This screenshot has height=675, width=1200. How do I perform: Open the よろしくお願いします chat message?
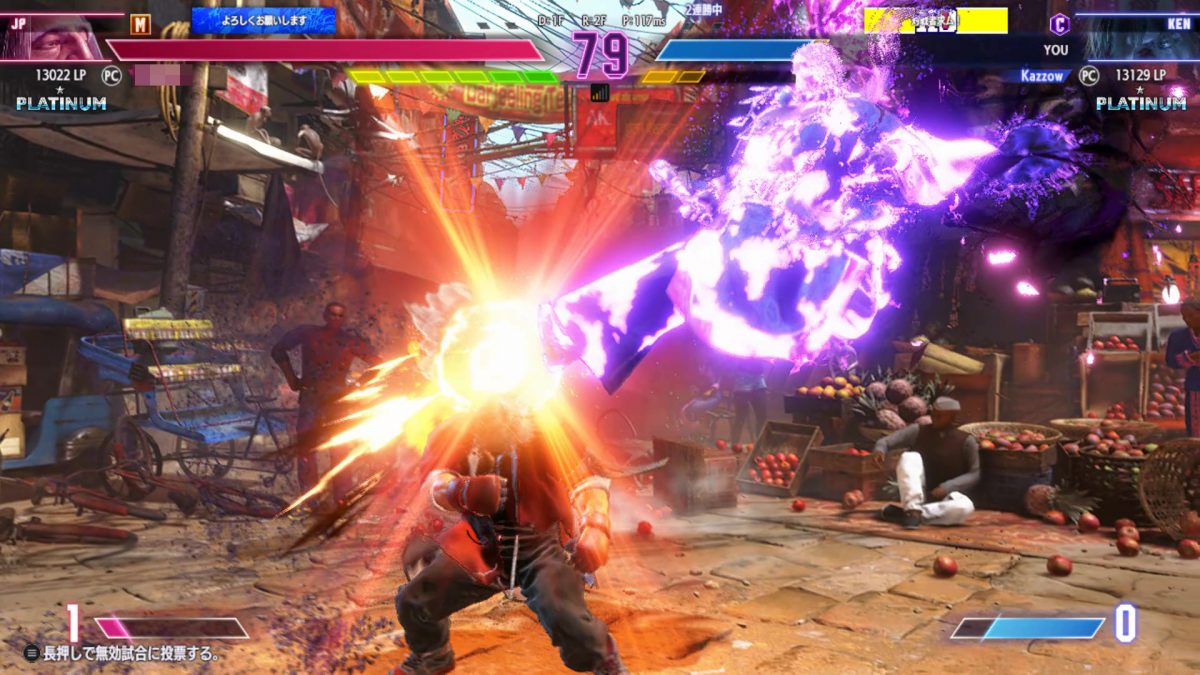coord(264,19)
